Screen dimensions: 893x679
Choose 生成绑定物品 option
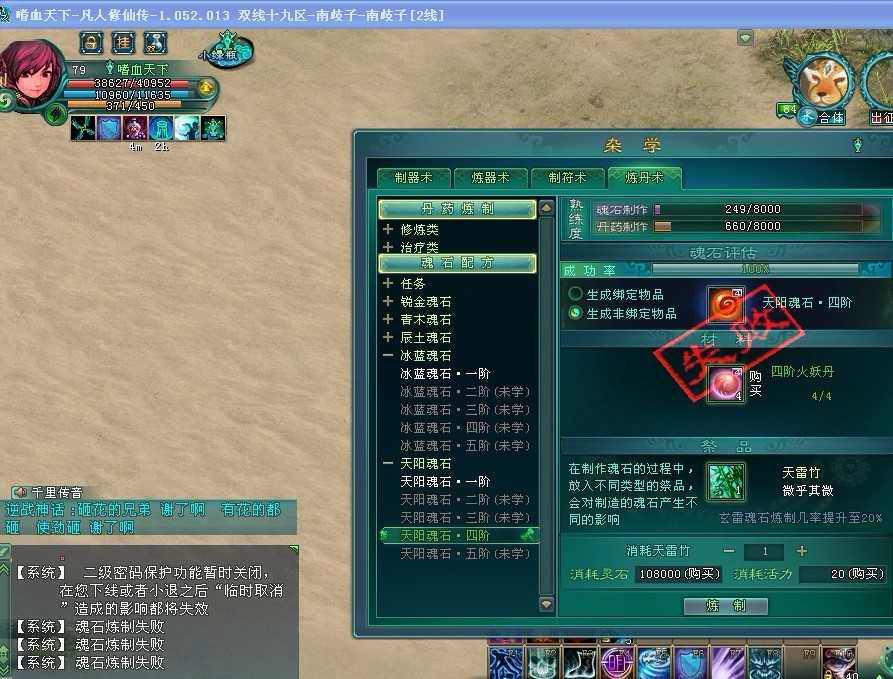576,294
